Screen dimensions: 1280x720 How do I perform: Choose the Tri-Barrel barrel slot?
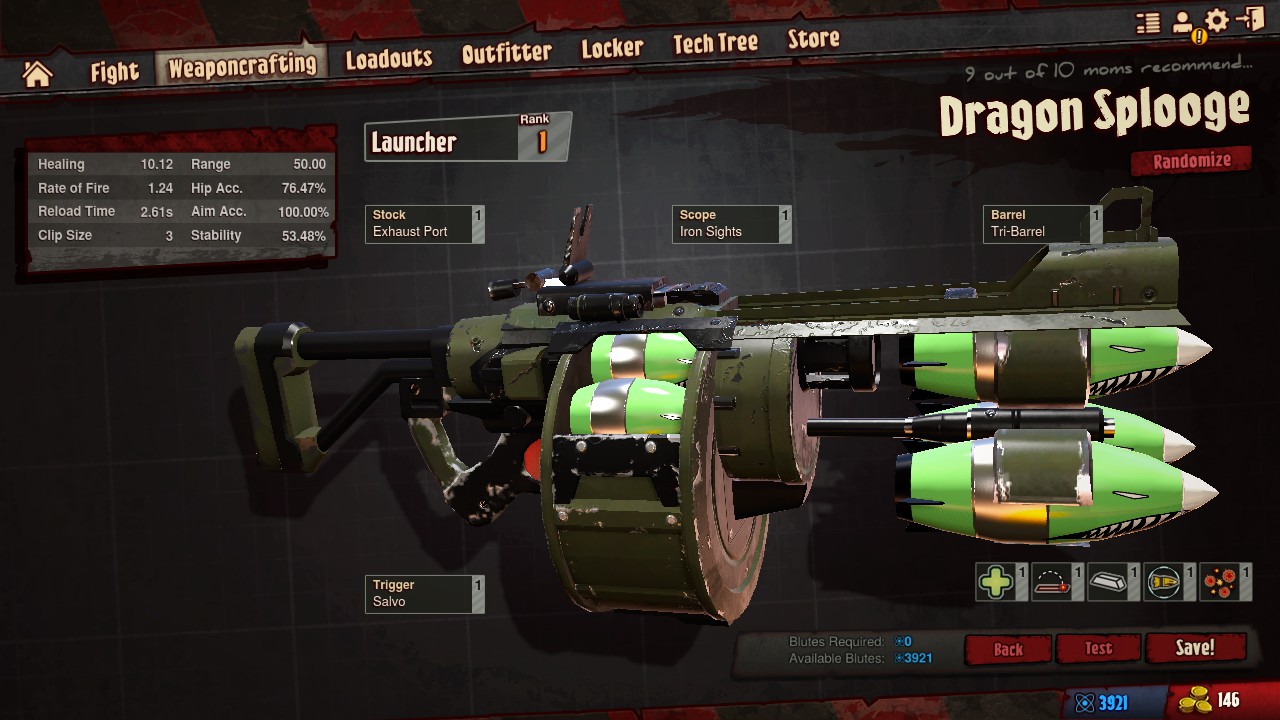point(1042,224)
